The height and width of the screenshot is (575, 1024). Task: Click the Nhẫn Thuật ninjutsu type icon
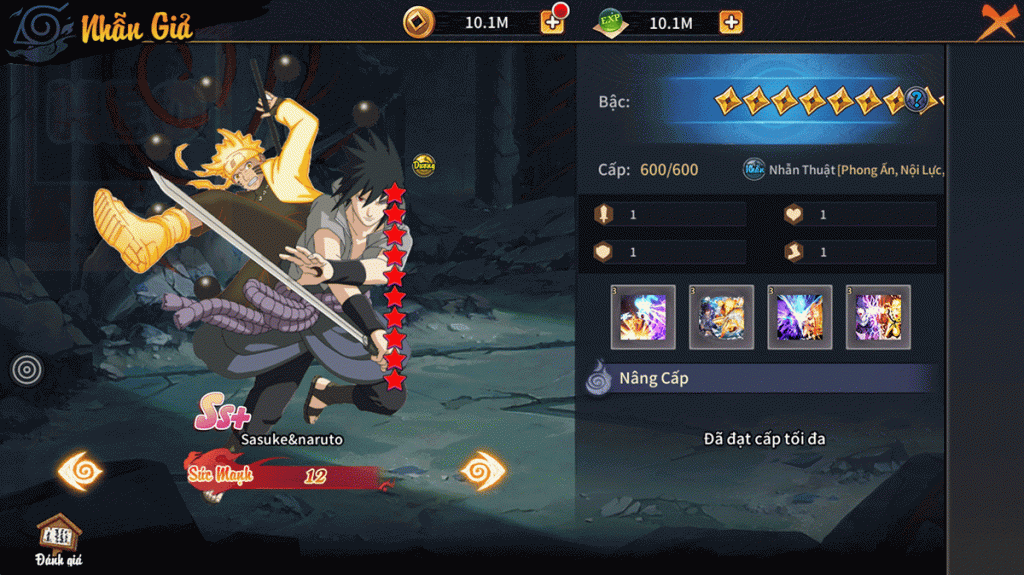pos(754,169)
